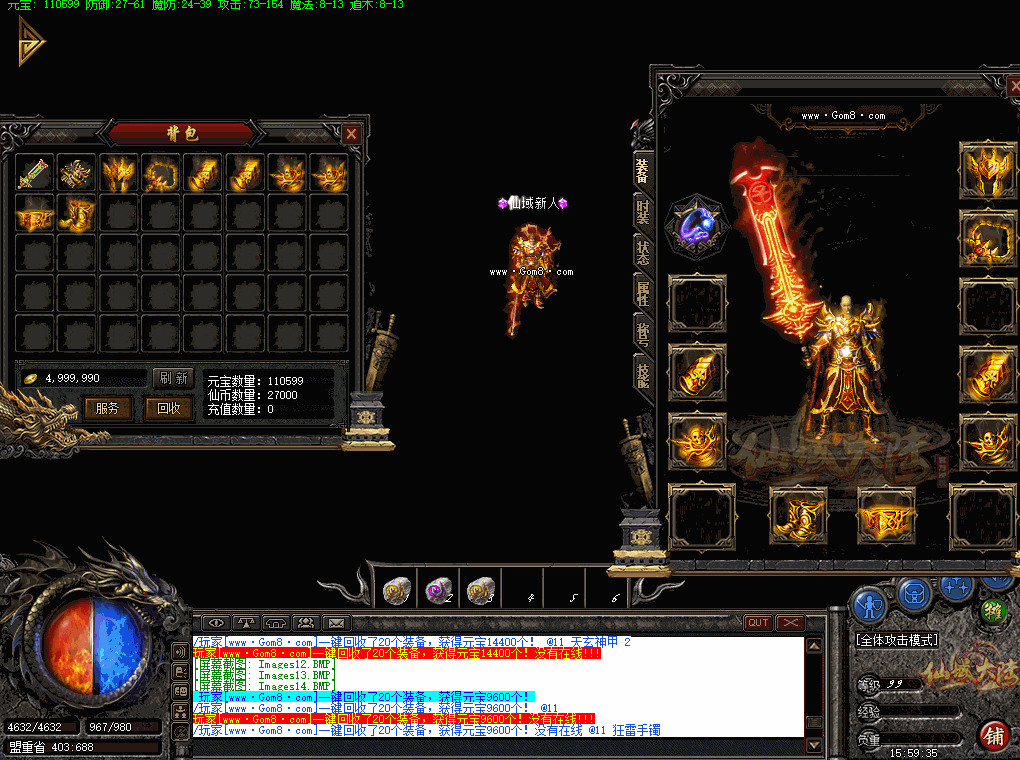This screenshot has height=760, width=1020.
Task: Select the golden necklace in the backpack
Action: [x=160, y=172]
